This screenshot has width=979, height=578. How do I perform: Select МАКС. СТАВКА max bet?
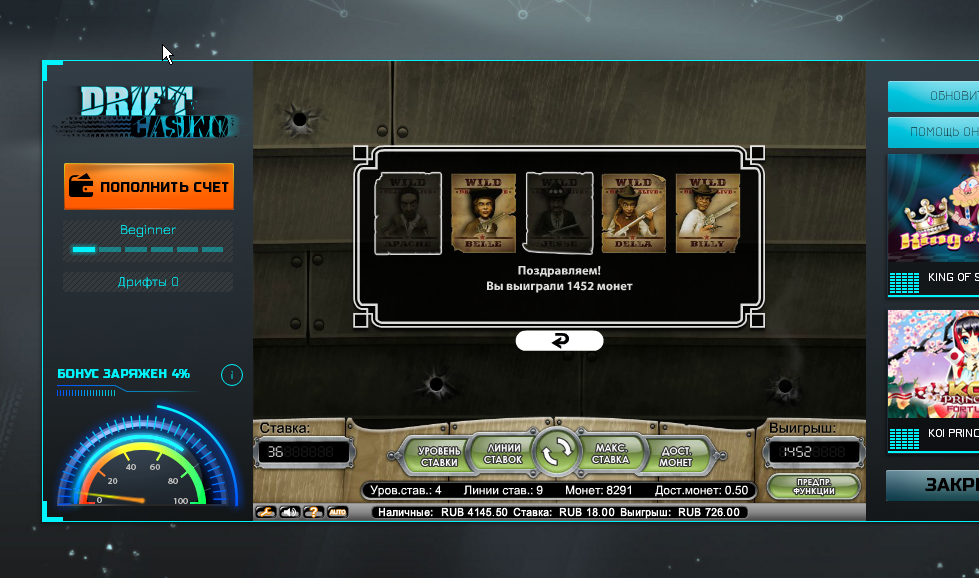click(x=610, y=454)
